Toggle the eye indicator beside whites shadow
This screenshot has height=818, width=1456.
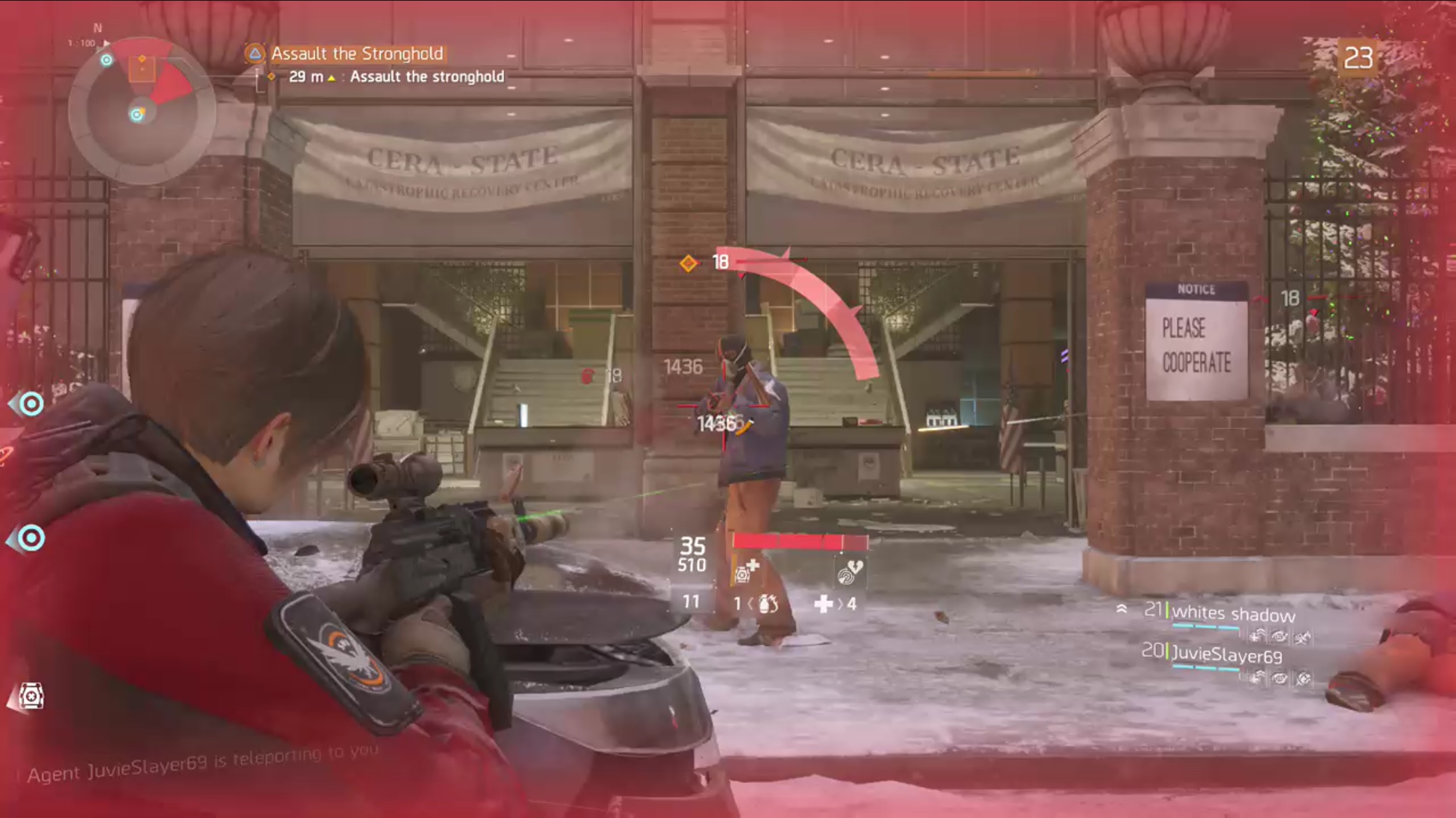click(x=1279, y=637)
